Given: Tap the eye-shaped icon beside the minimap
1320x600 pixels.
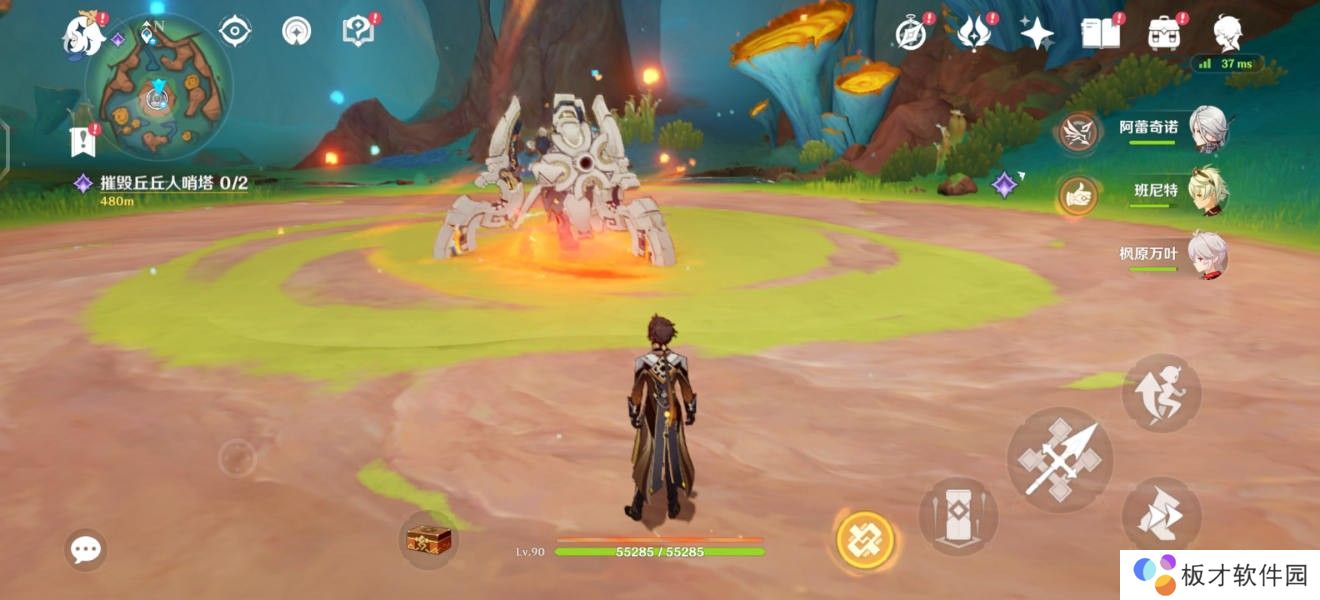Looking at the screenshot, I should click(x=235, y=32).
